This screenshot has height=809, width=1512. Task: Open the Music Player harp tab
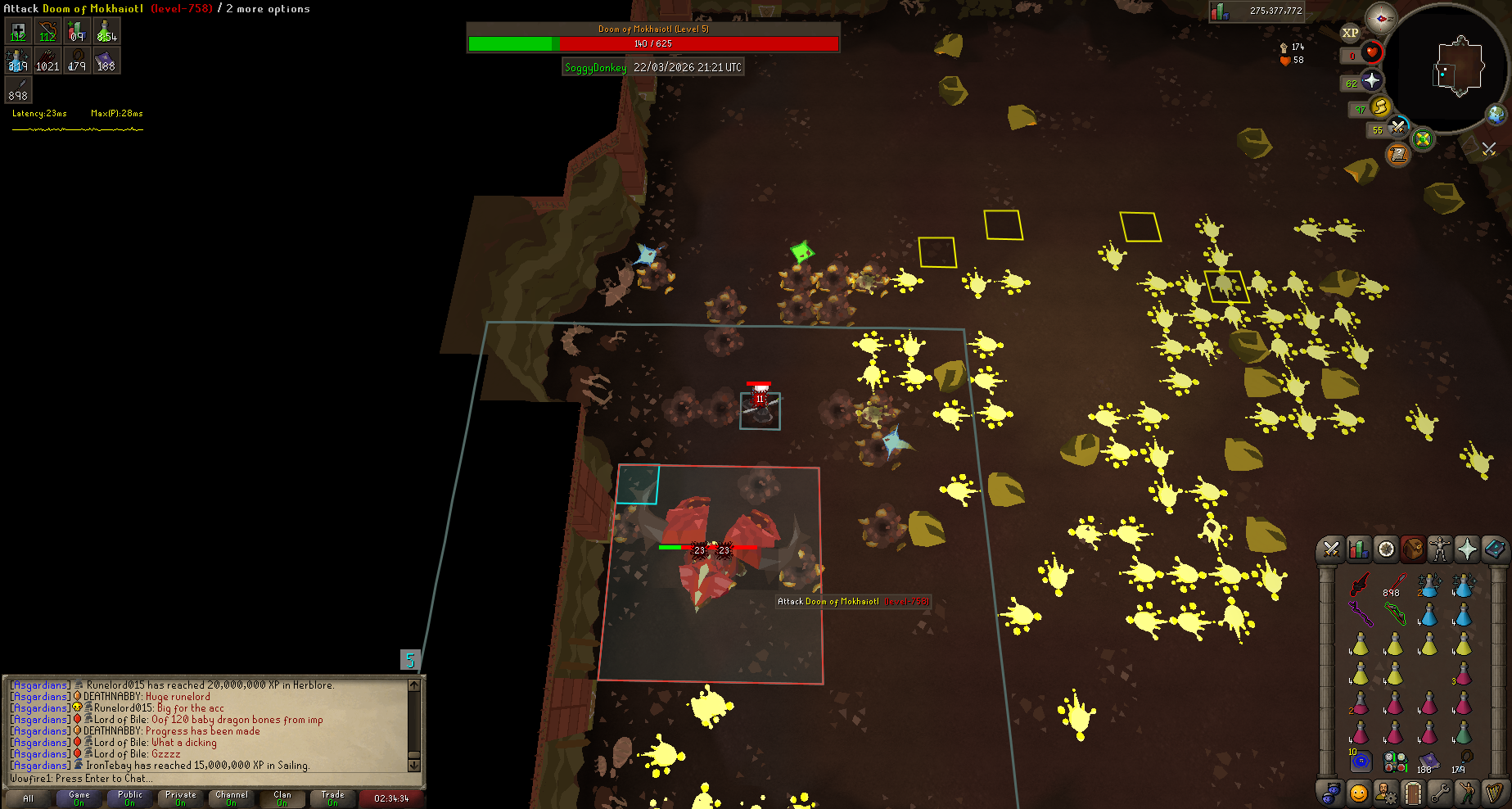(1494, 793)
